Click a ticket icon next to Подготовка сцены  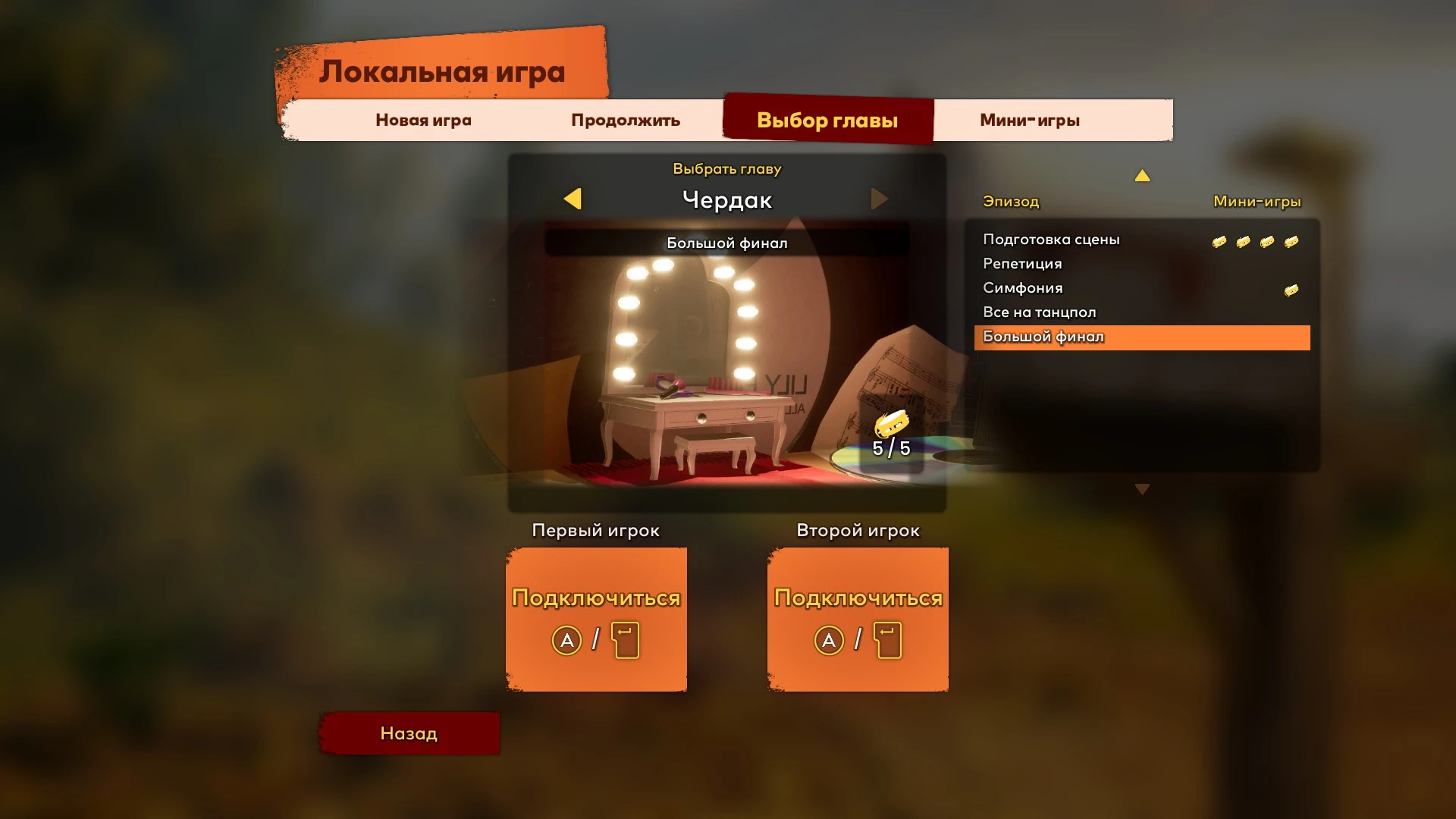(x=1220, y=240)
